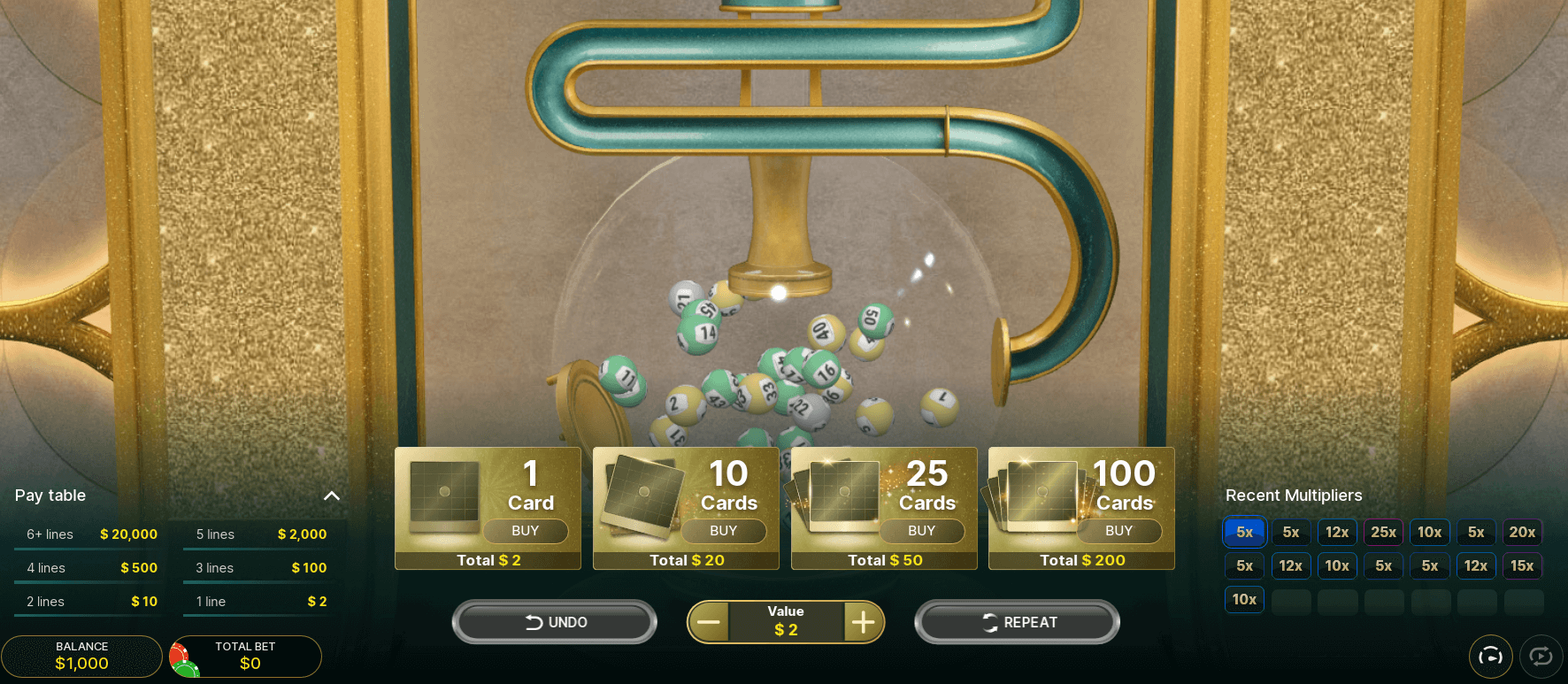Viewport: 1568px width, 684px height.
Task: Buy the 10 Cards pack
Action: click(723, 531)
